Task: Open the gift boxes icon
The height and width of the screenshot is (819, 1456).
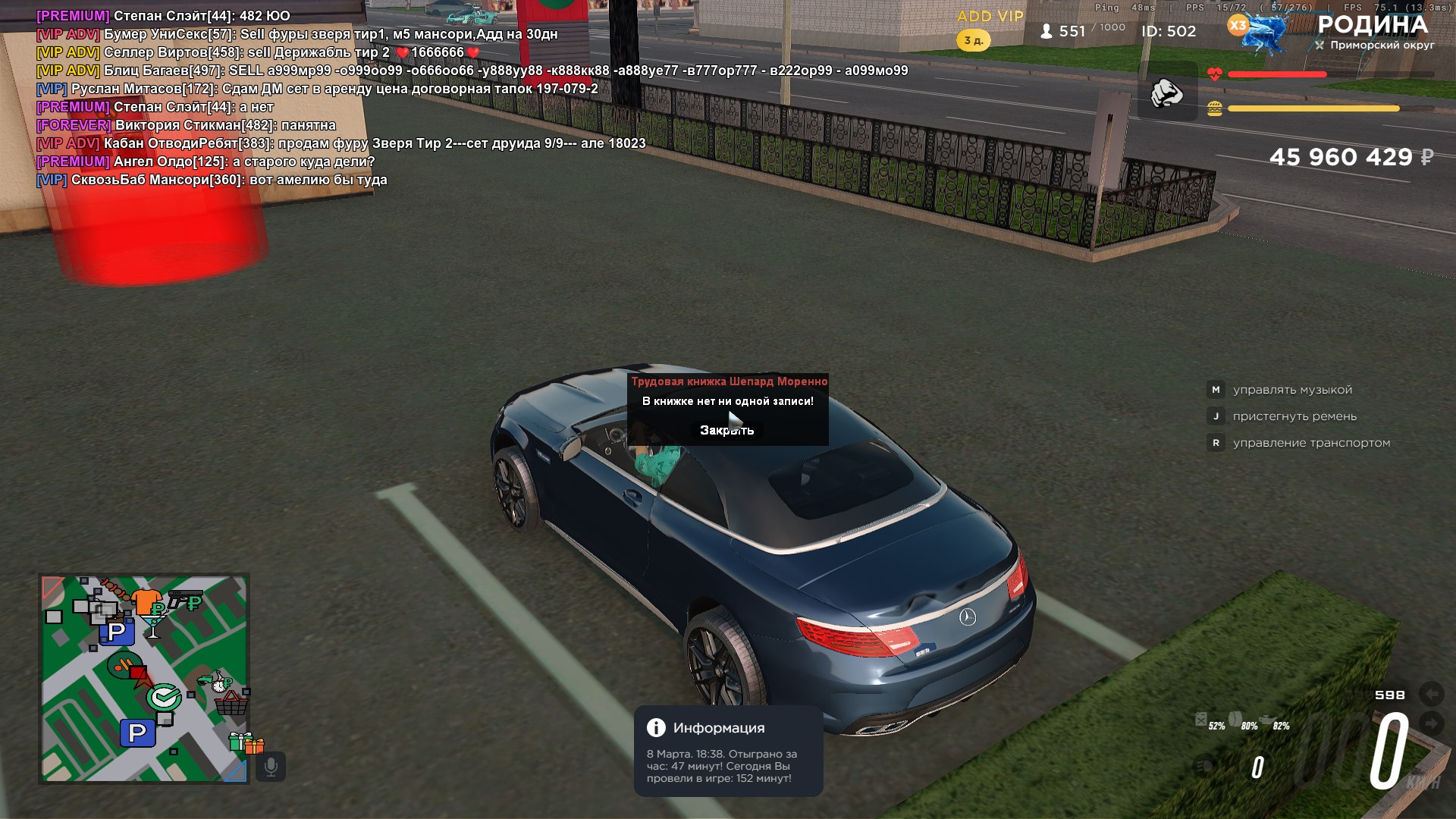Action: (x=246, y=742)
